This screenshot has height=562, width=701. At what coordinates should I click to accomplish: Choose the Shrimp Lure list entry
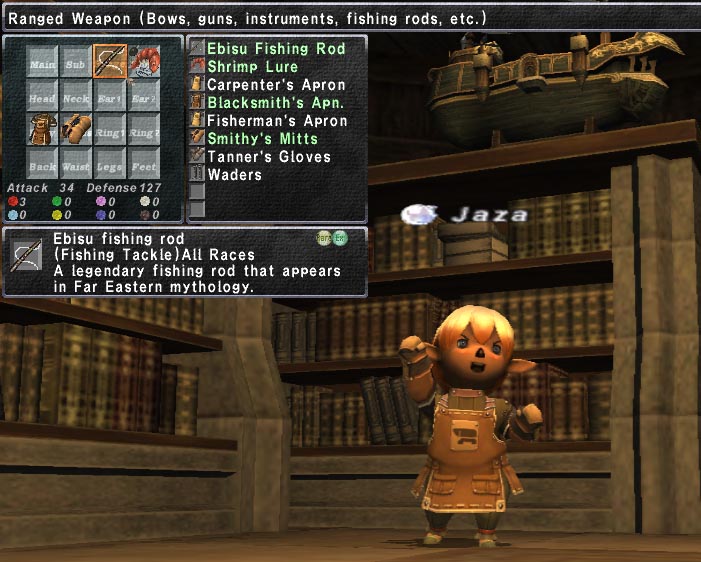(252, 67)
